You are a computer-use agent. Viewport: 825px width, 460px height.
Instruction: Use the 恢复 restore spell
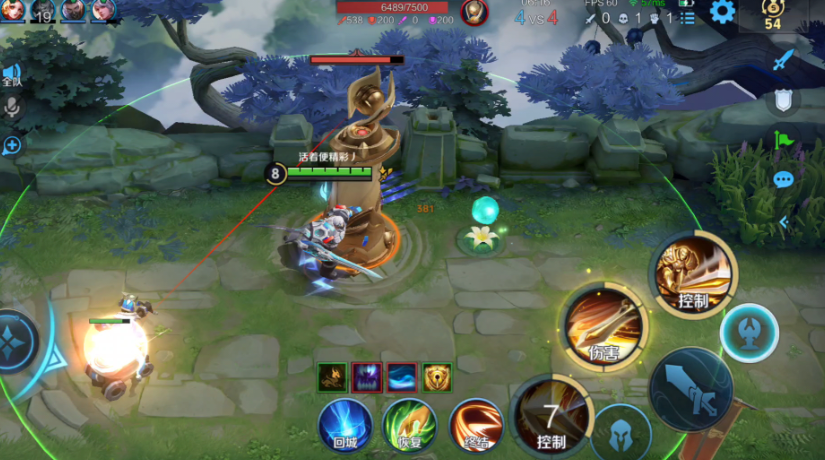(x=408, y=424)
